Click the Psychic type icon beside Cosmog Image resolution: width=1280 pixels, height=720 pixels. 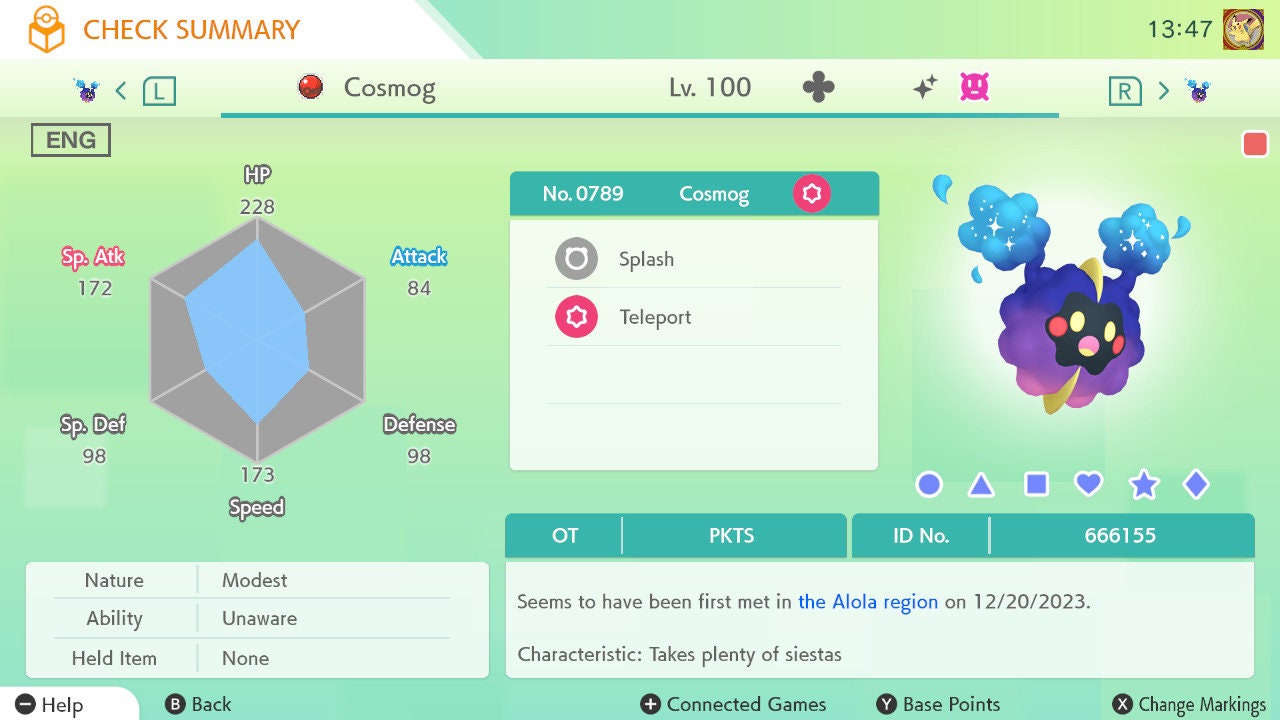(x=811, y=193)
